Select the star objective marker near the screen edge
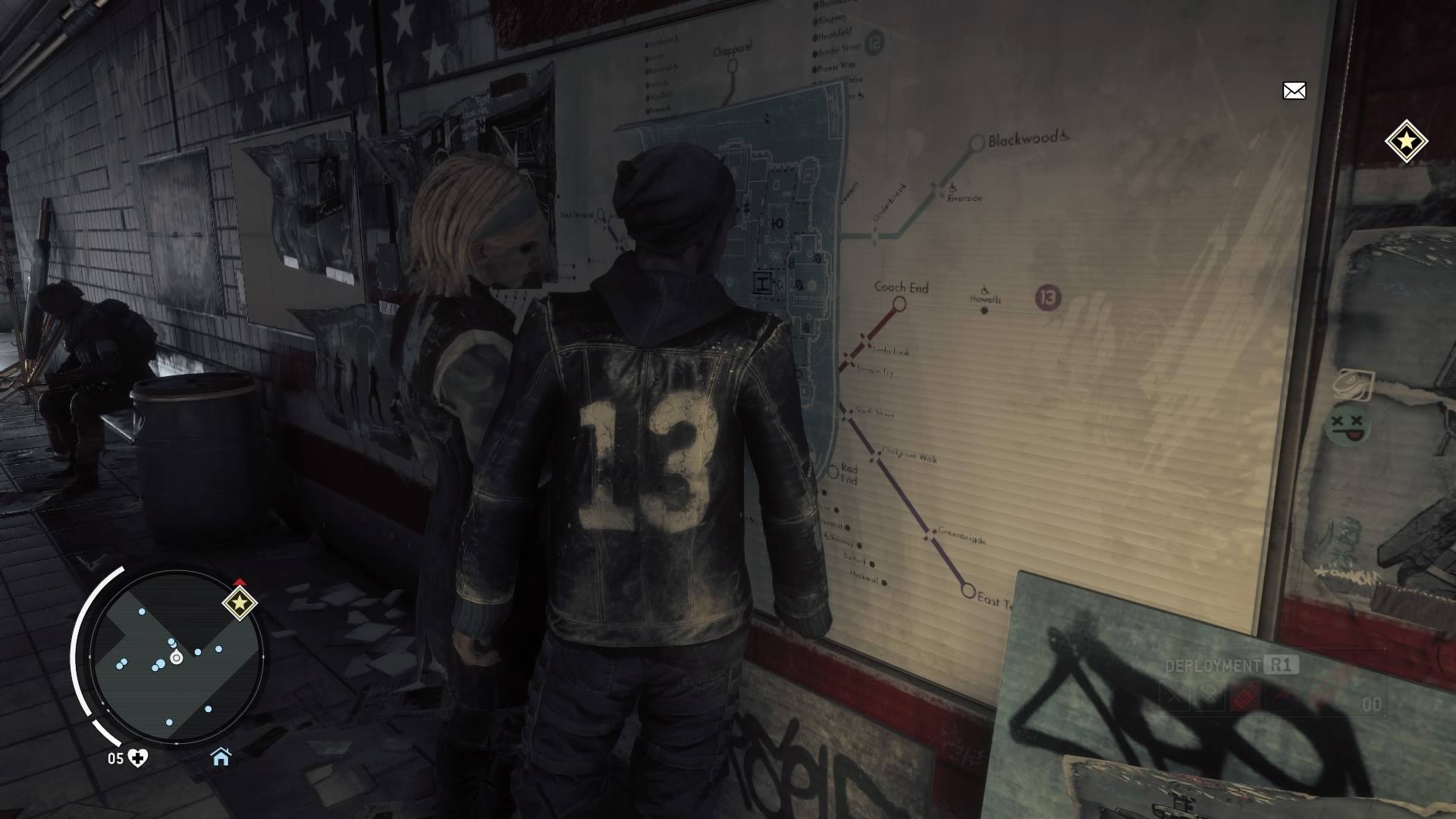The height and width of the screenshot is (819, 1456). point(1406,141)
